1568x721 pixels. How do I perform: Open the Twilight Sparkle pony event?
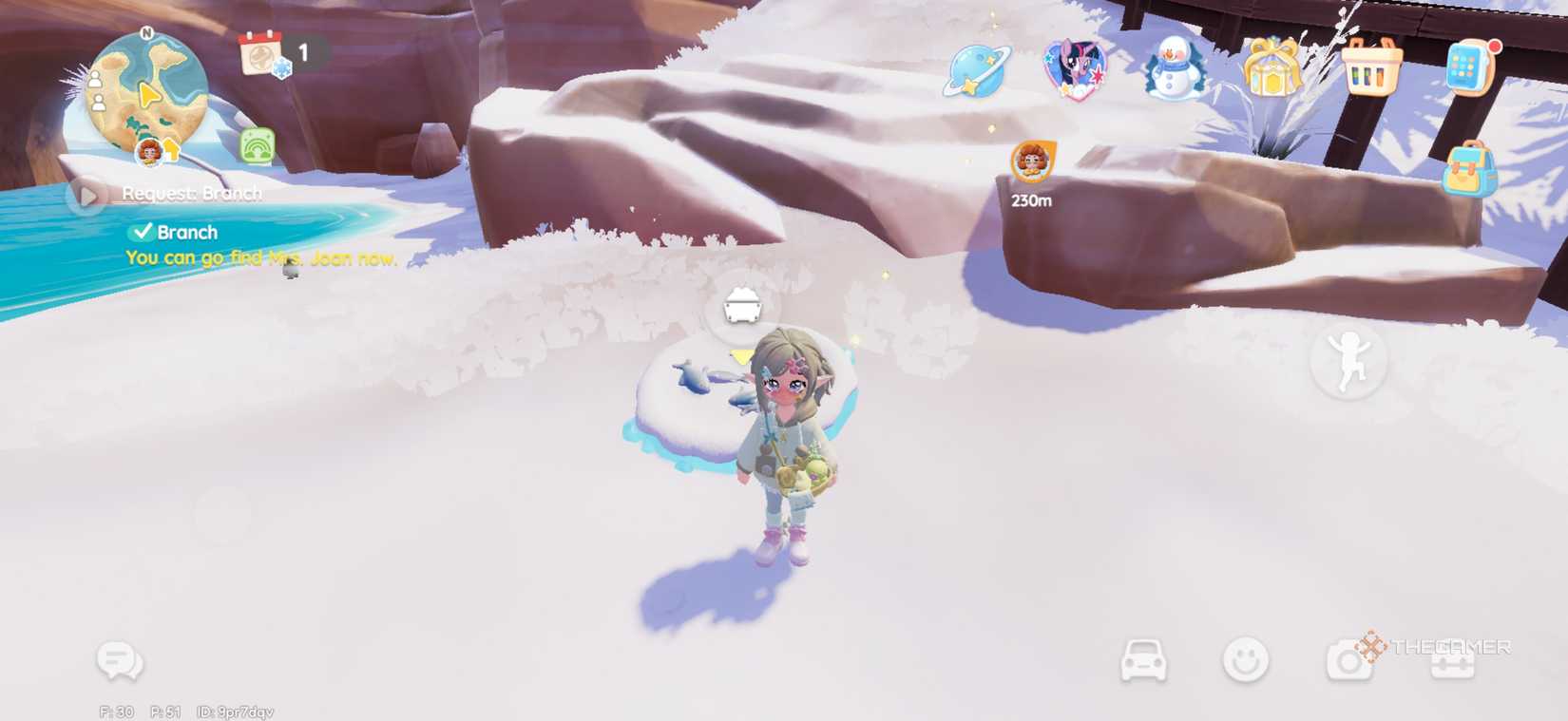pyautogui.click(x=1074, y=71)
